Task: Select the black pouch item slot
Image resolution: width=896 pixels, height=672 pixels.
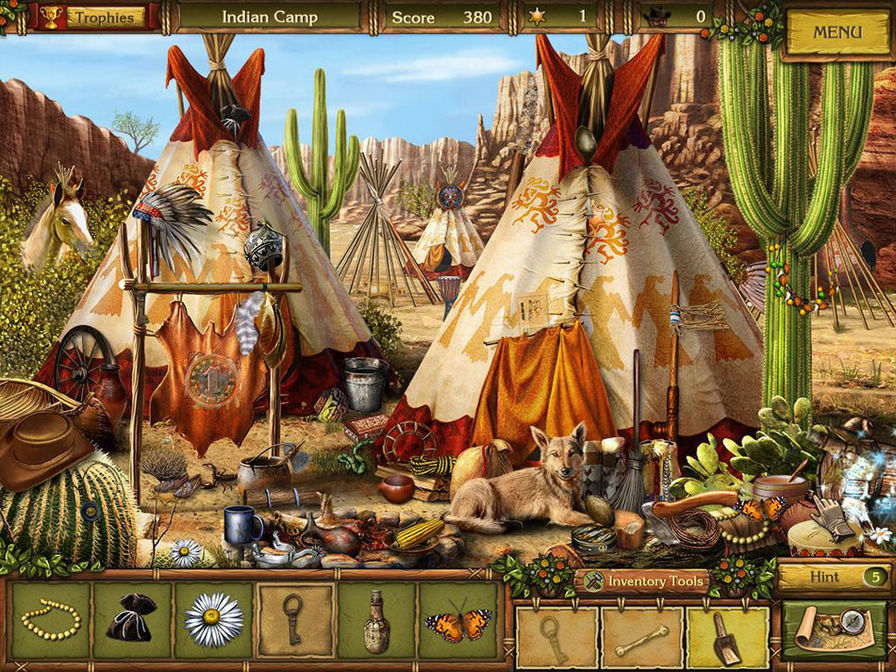Action: tap(132, 621)
